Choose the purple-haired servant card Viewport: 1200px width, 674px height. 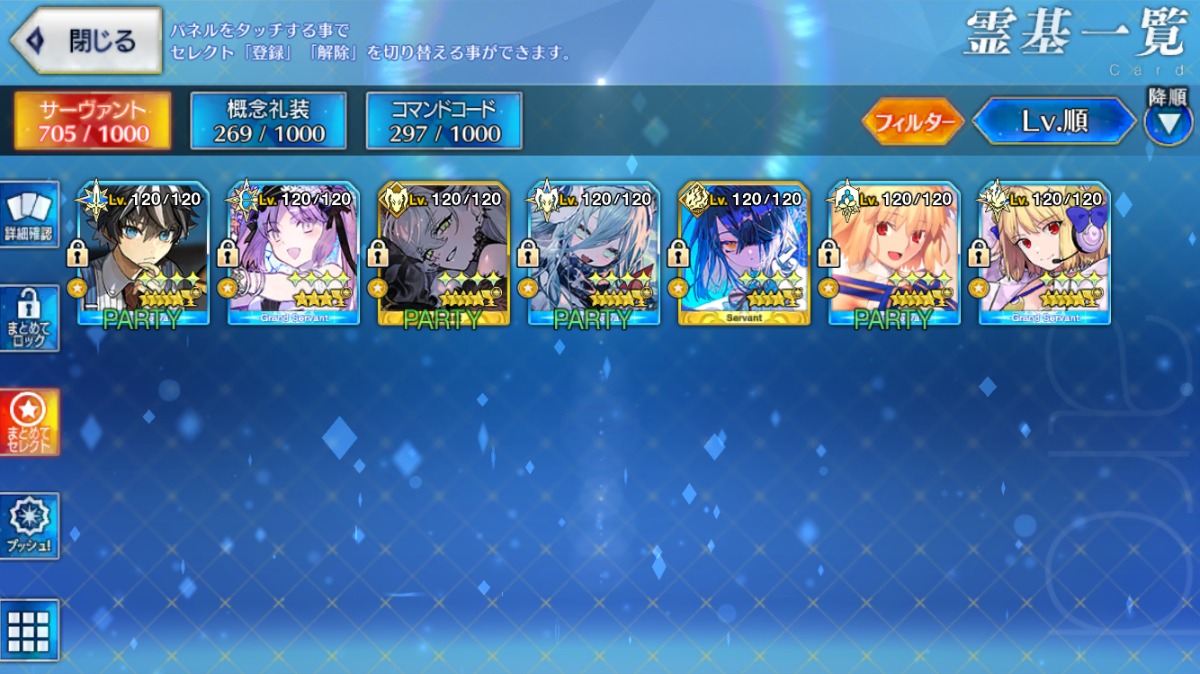click(x=294, y=255)
